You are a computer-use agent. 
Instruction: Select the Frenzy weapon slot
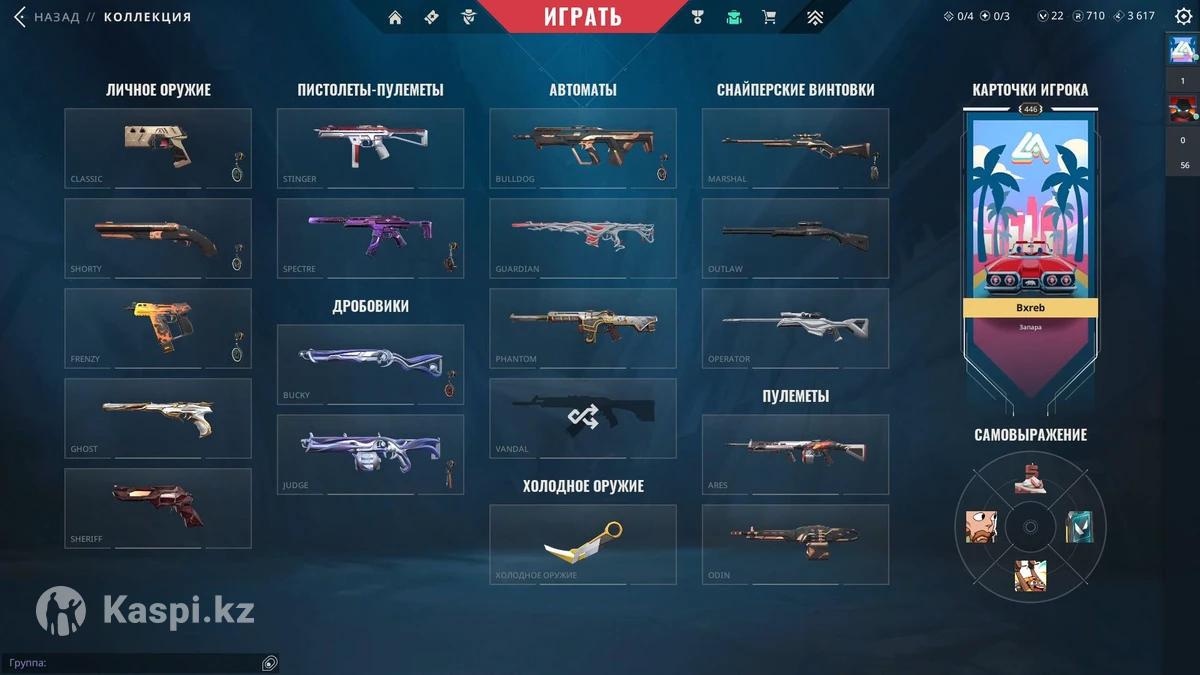[158, 327]
